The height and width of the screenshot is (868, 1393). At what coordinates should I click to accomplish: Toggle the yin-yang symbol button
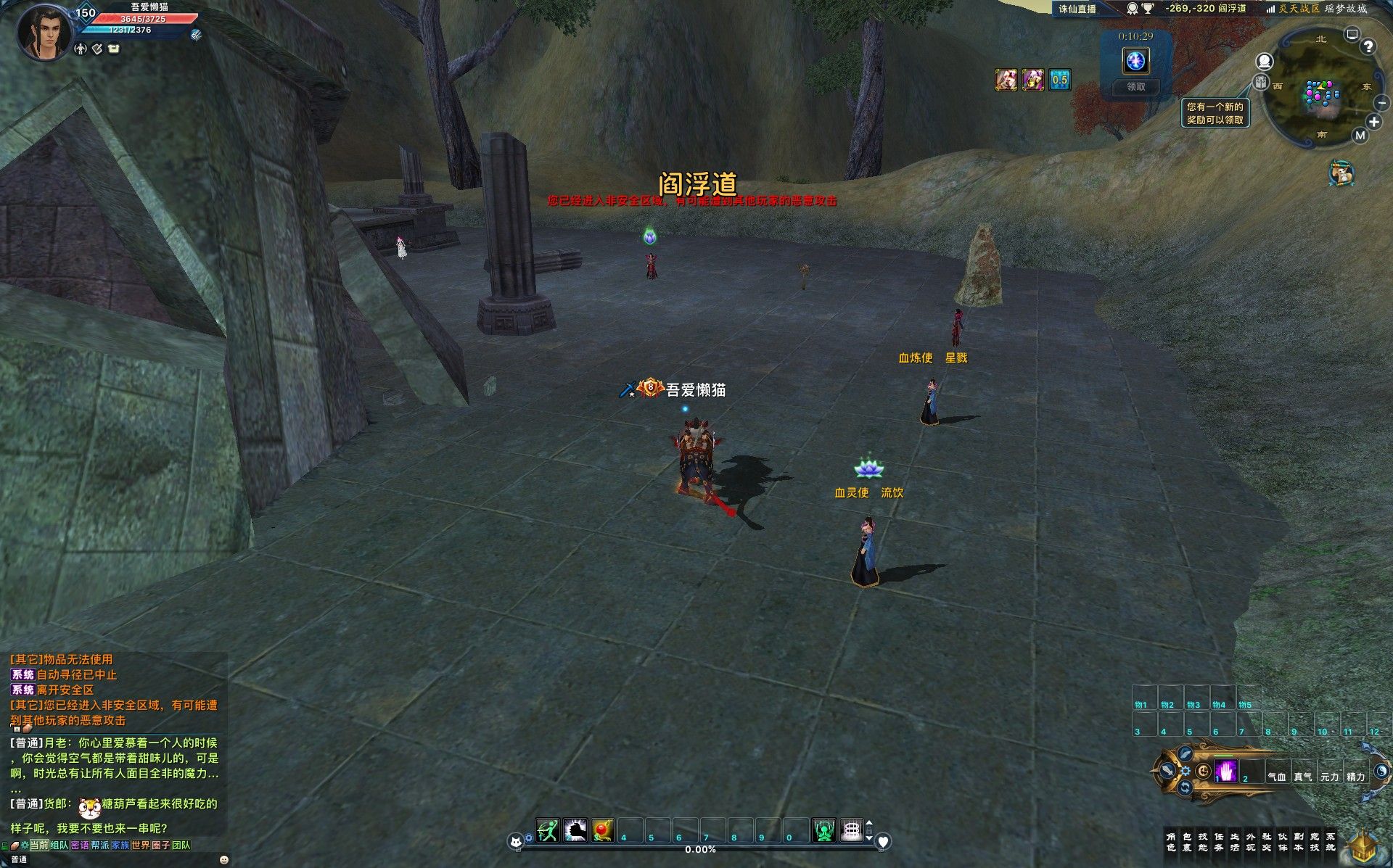click(1381, 771)
